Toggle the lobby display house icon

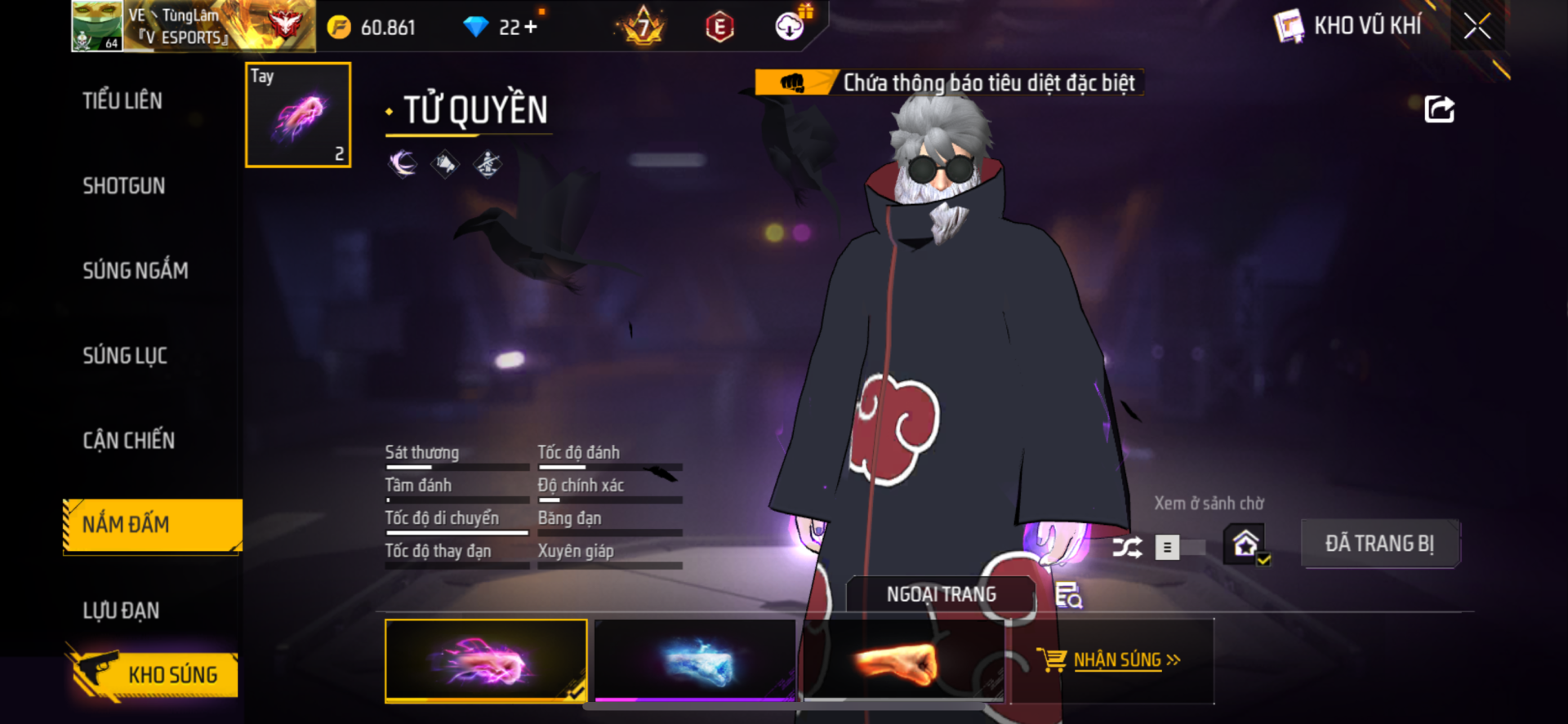coord(1245,544)
